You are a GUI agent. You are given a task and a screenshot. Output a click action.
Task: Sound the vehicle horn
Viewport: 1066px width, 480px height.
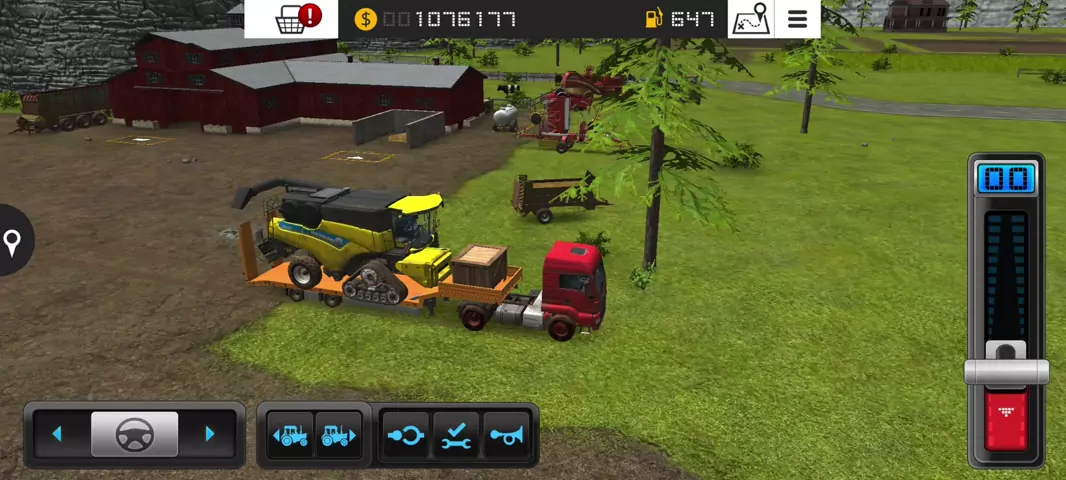tap(507, 435)
